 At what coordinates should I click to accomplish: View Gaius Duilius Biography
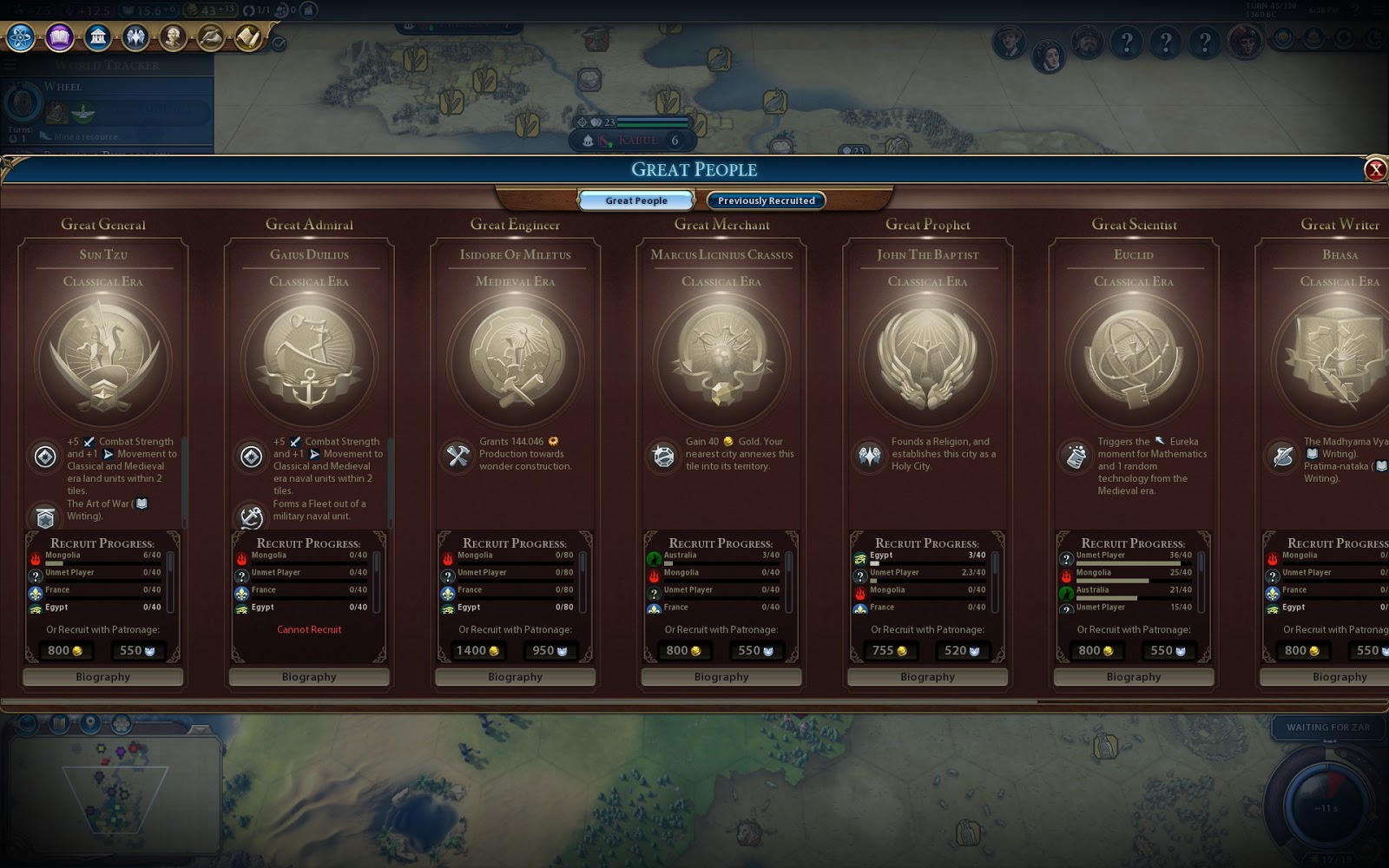point(309,677)
